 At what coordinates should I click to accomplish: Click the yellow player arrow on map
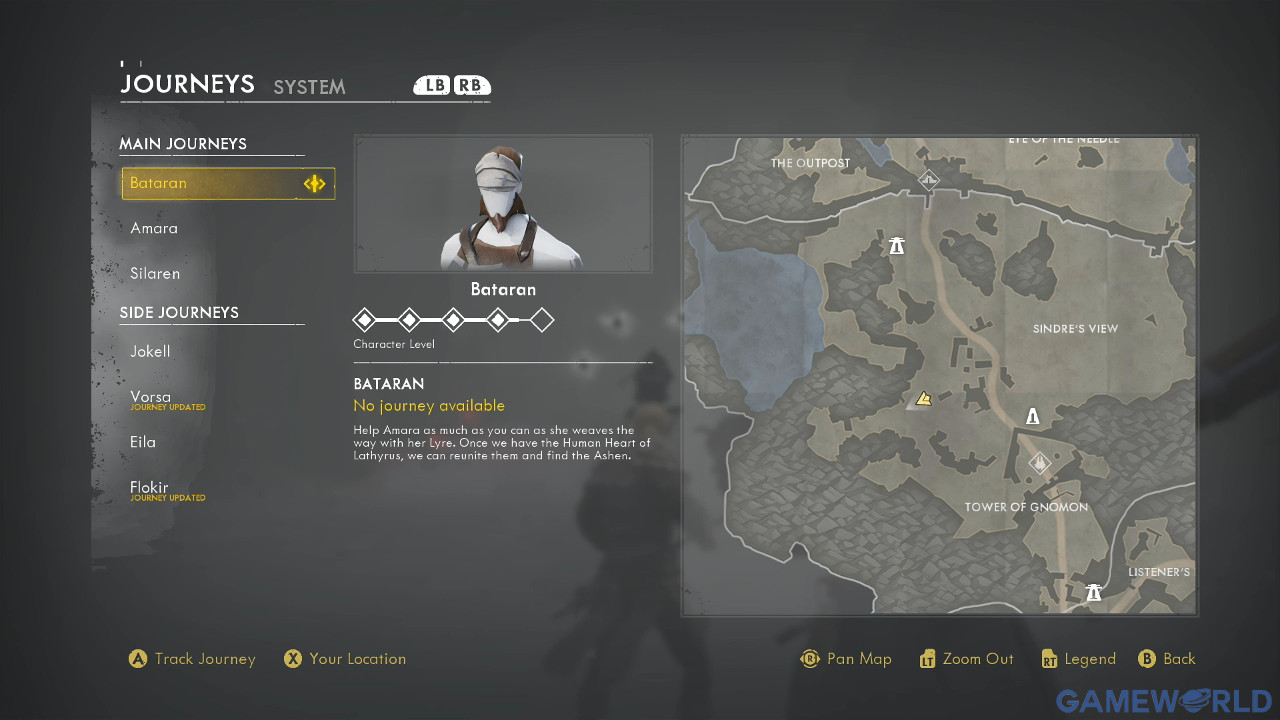pos(924,399)
